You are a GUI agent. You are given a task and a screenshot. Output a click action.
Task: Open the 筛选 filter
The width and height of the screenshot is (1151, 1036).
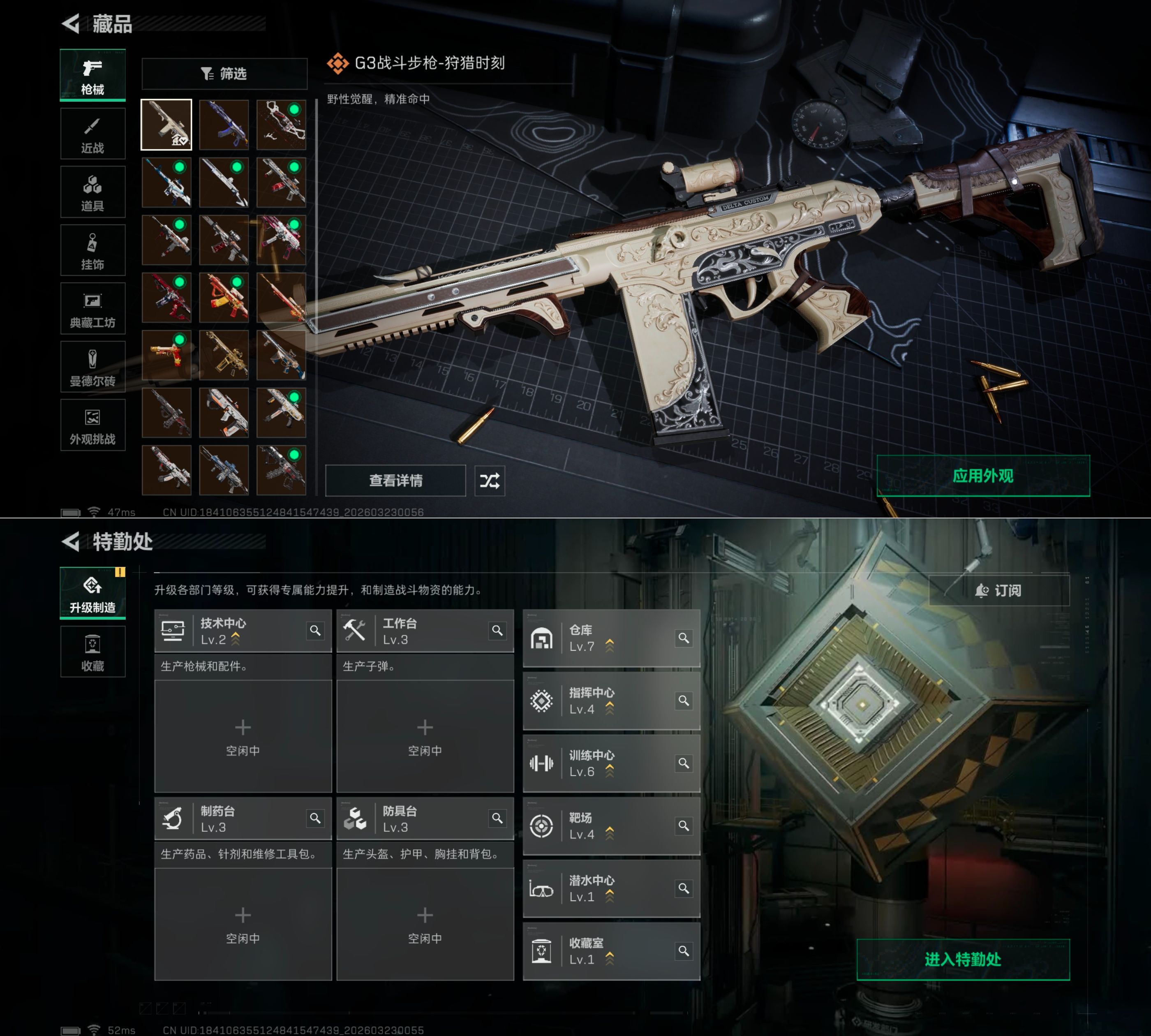coord(224,74)
